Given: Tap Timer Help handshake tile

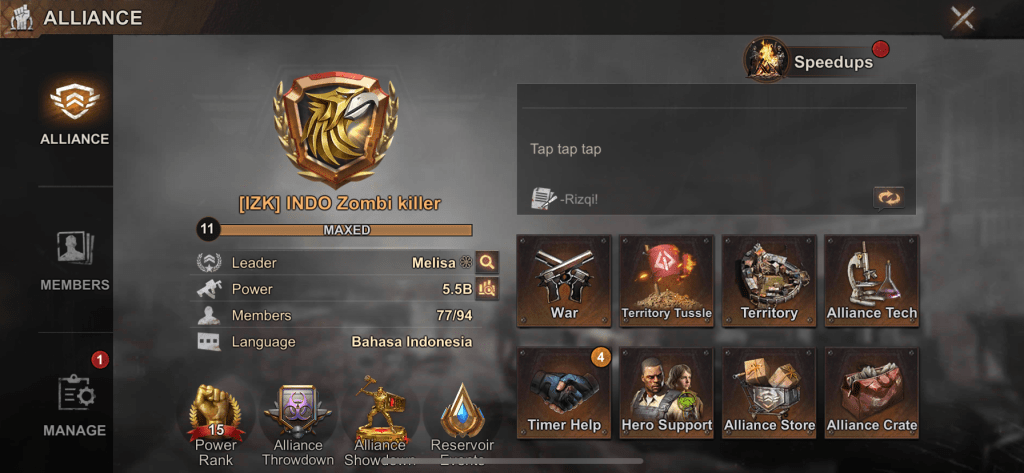Looking at the screenshot, I should (564, 392).
